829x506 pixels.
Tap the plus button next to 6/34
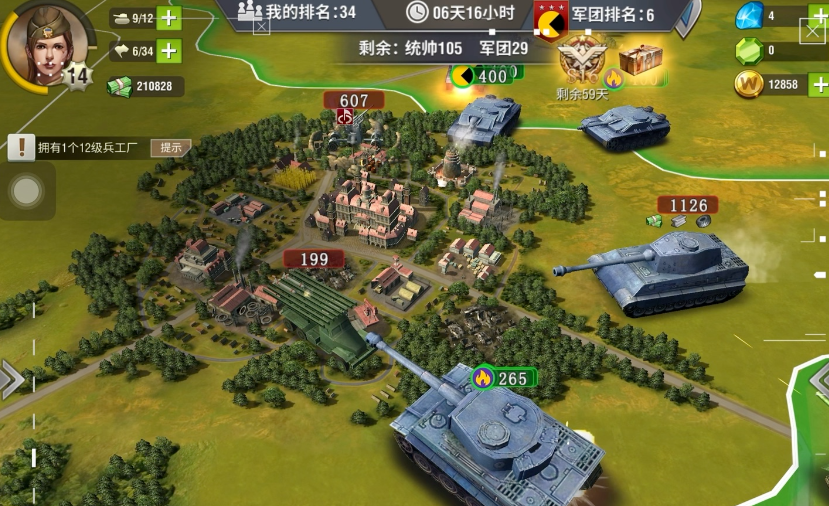[x=169, y=51]
